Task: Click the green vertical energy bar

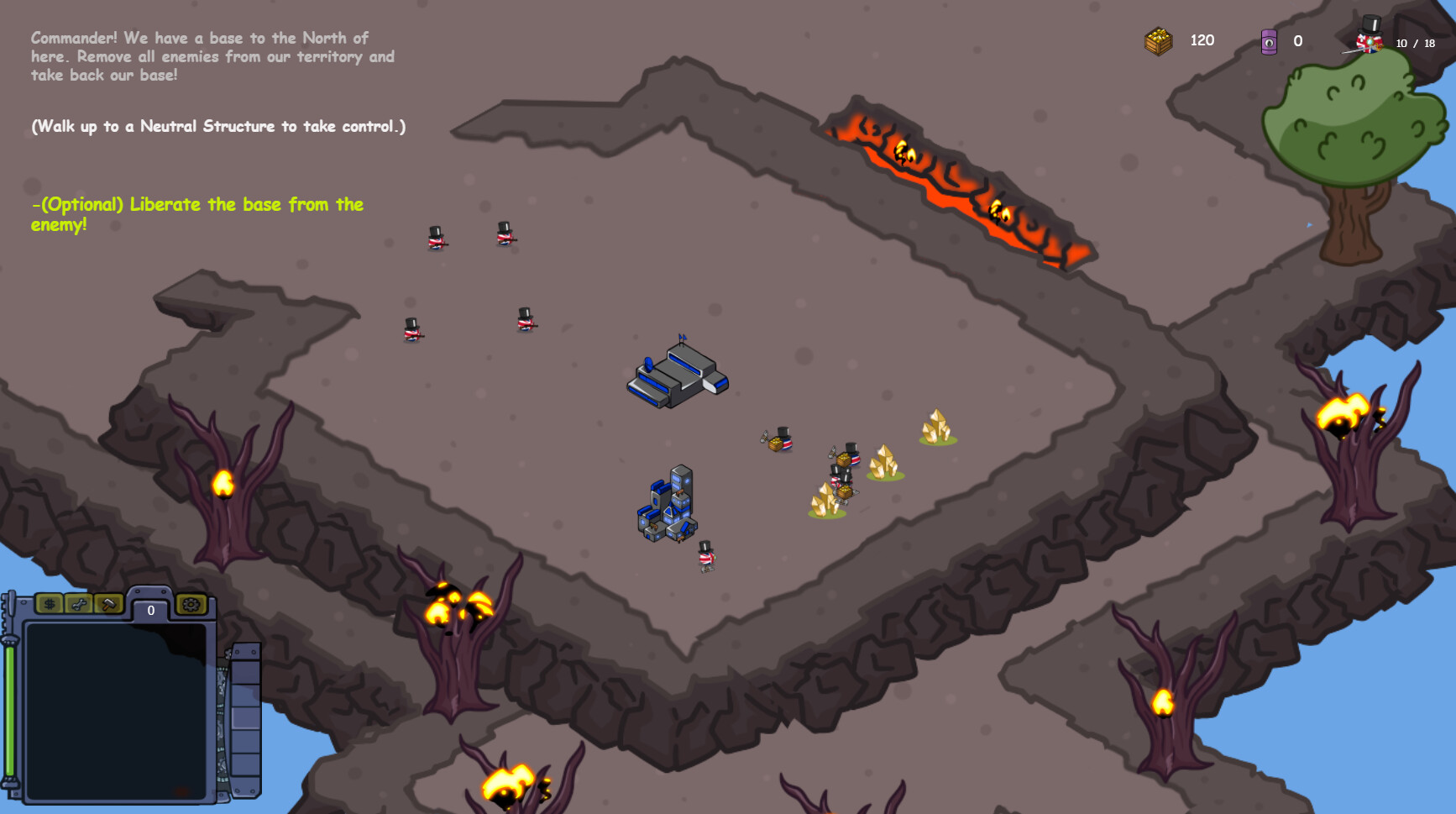Action: point(9,708)
